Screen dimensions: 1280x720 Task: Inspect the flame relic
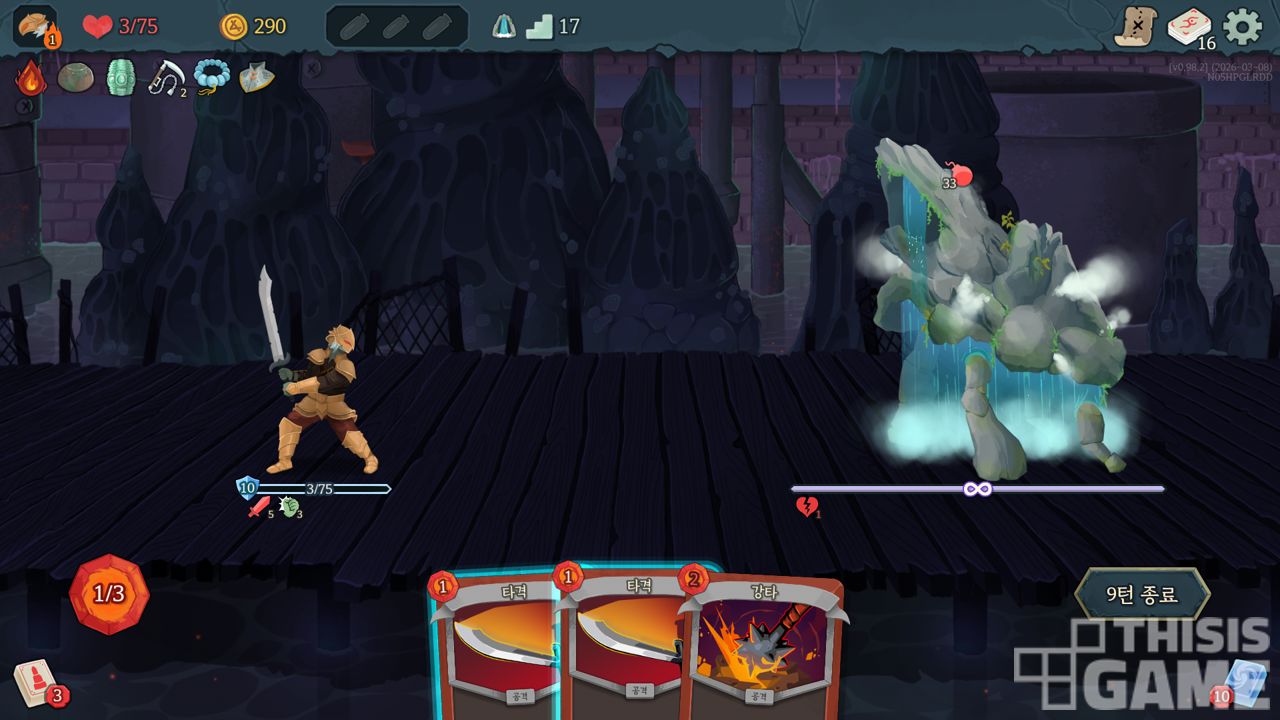[31, 78]
